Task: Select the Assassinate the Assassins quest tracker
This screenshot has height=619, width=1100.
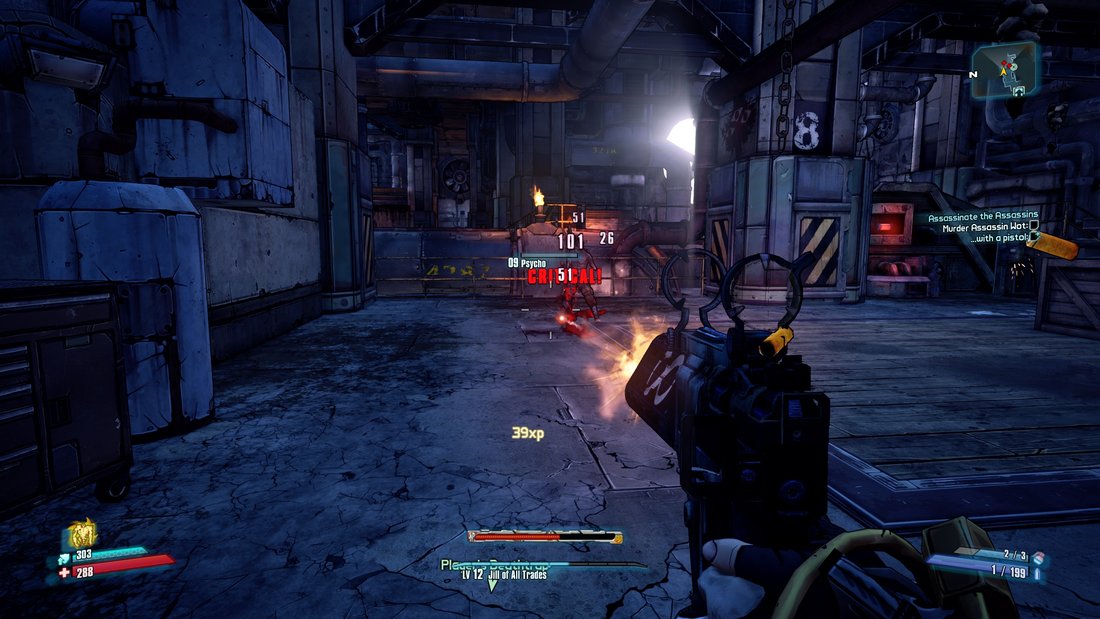Action: tap(982, 216)
